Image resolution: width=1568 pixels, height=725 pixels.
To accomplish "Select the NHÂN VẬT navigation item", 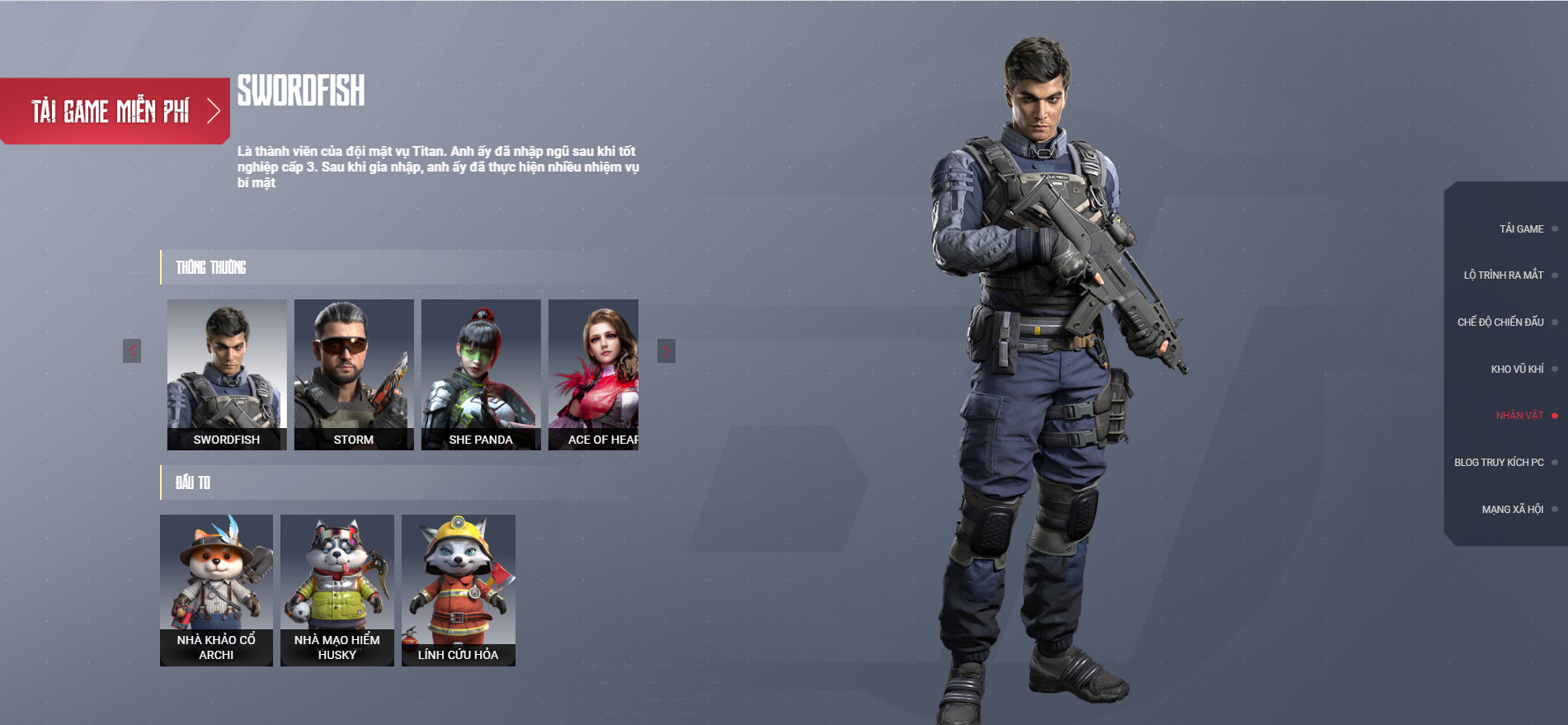I will point(1520,416).
